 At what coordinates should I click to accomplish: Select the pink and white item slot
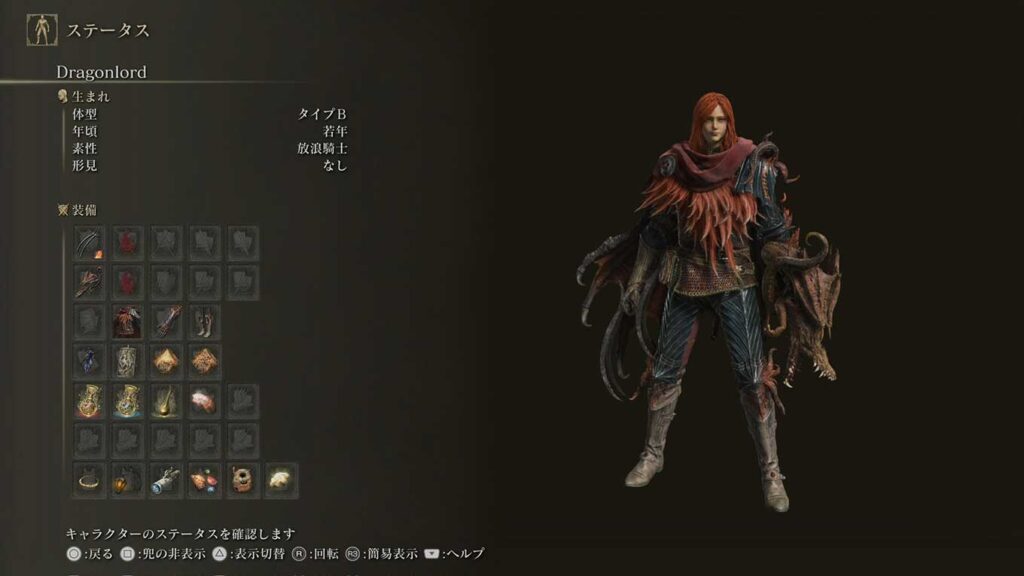(205, 400)
